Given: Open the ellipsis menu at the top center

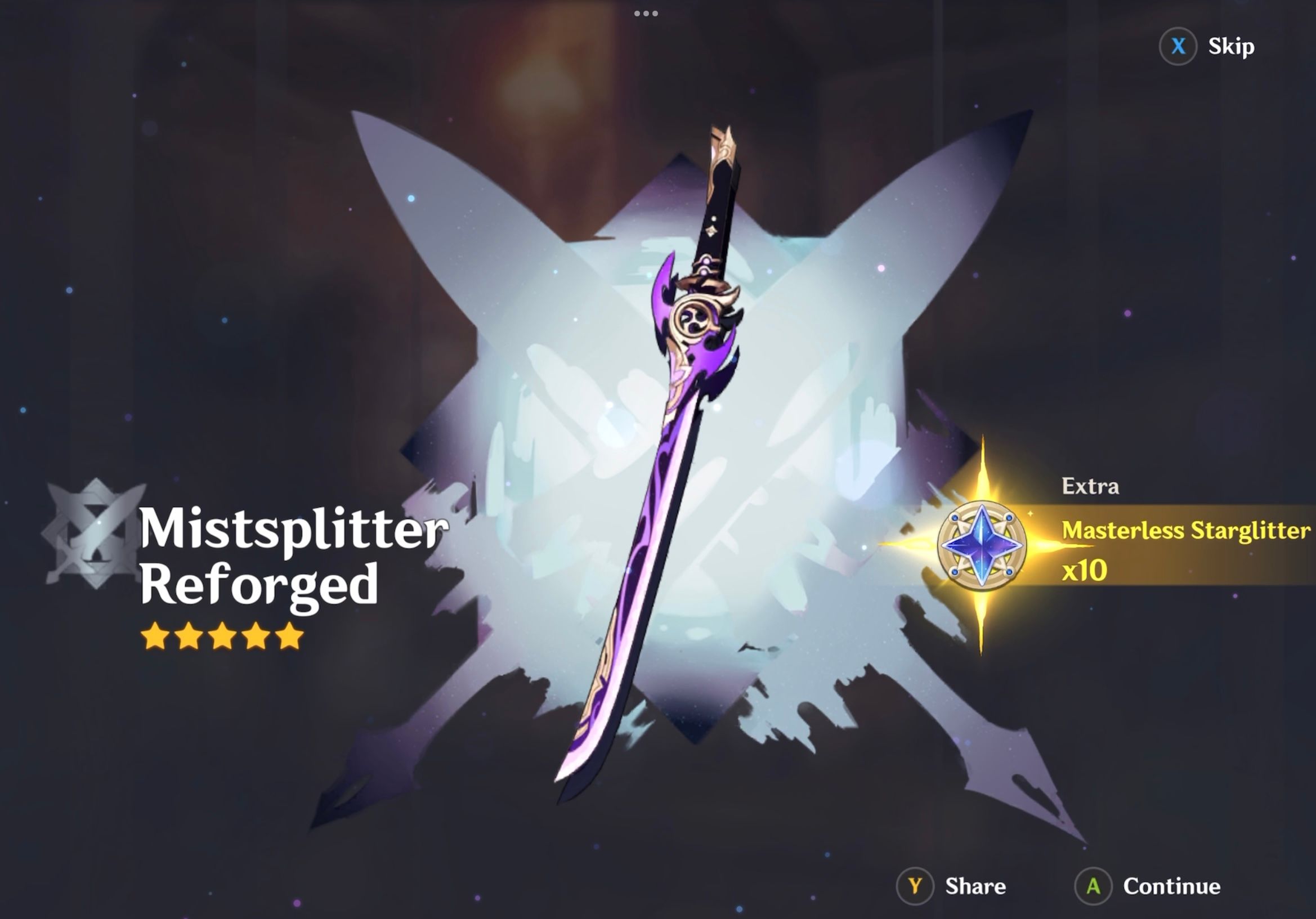Looking at the screenshot, I should tap(646, 14).
